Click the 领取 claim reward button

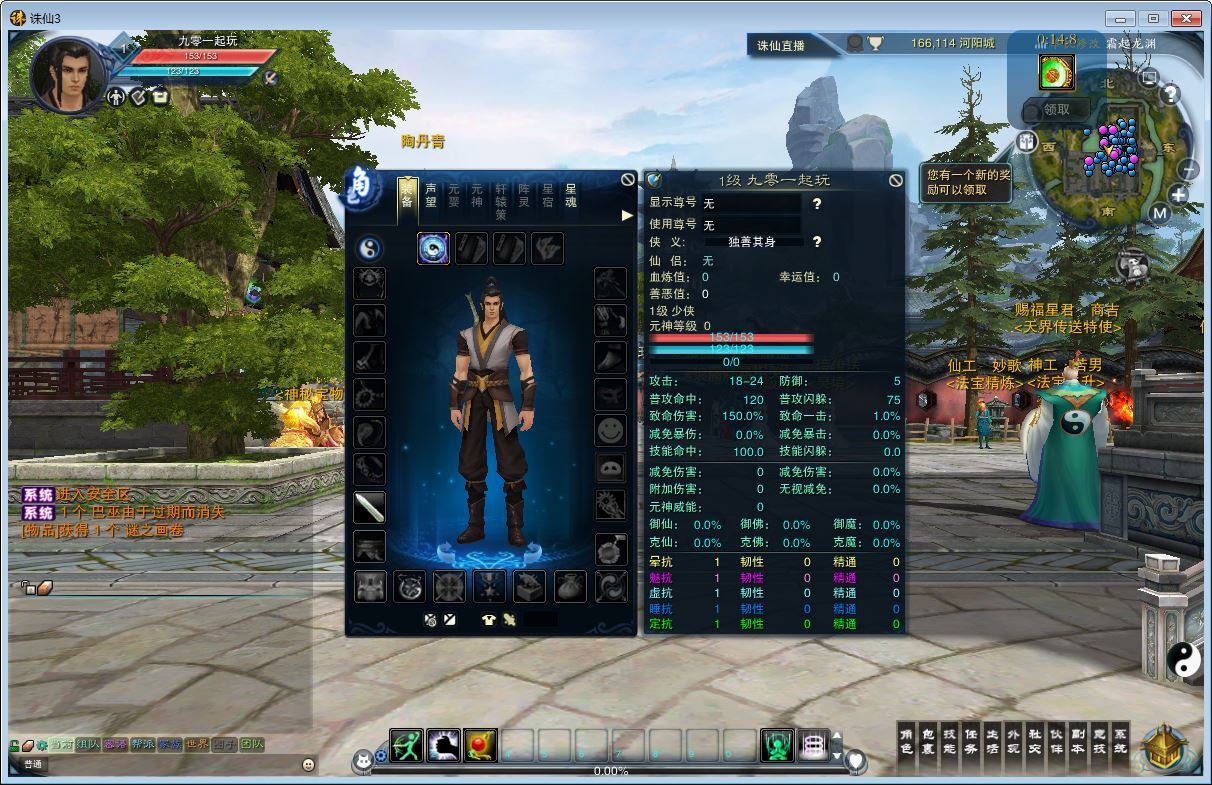point(1056,110)
